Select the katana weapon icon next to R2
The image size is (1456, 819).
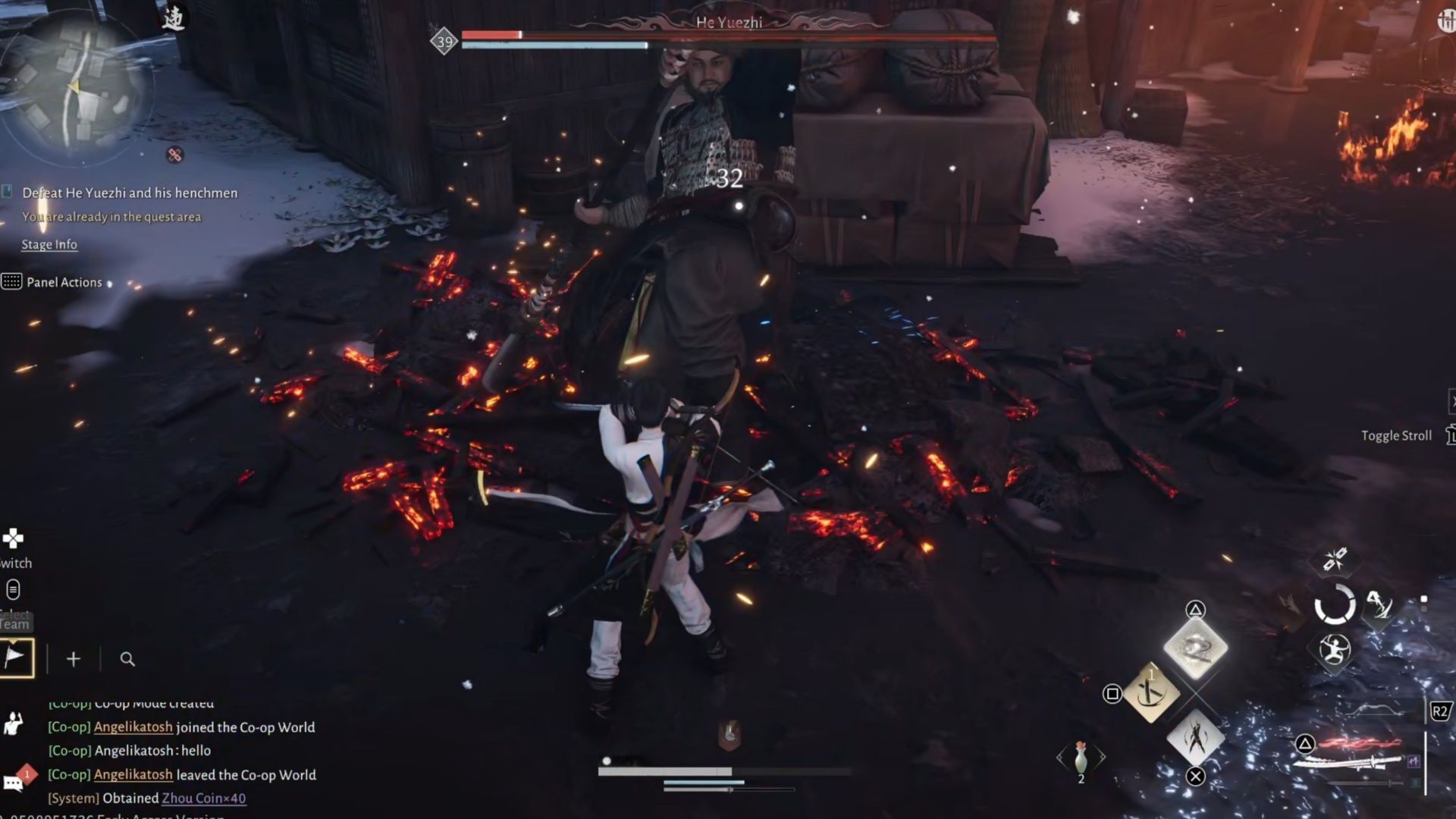click(x=1350, y=763)
